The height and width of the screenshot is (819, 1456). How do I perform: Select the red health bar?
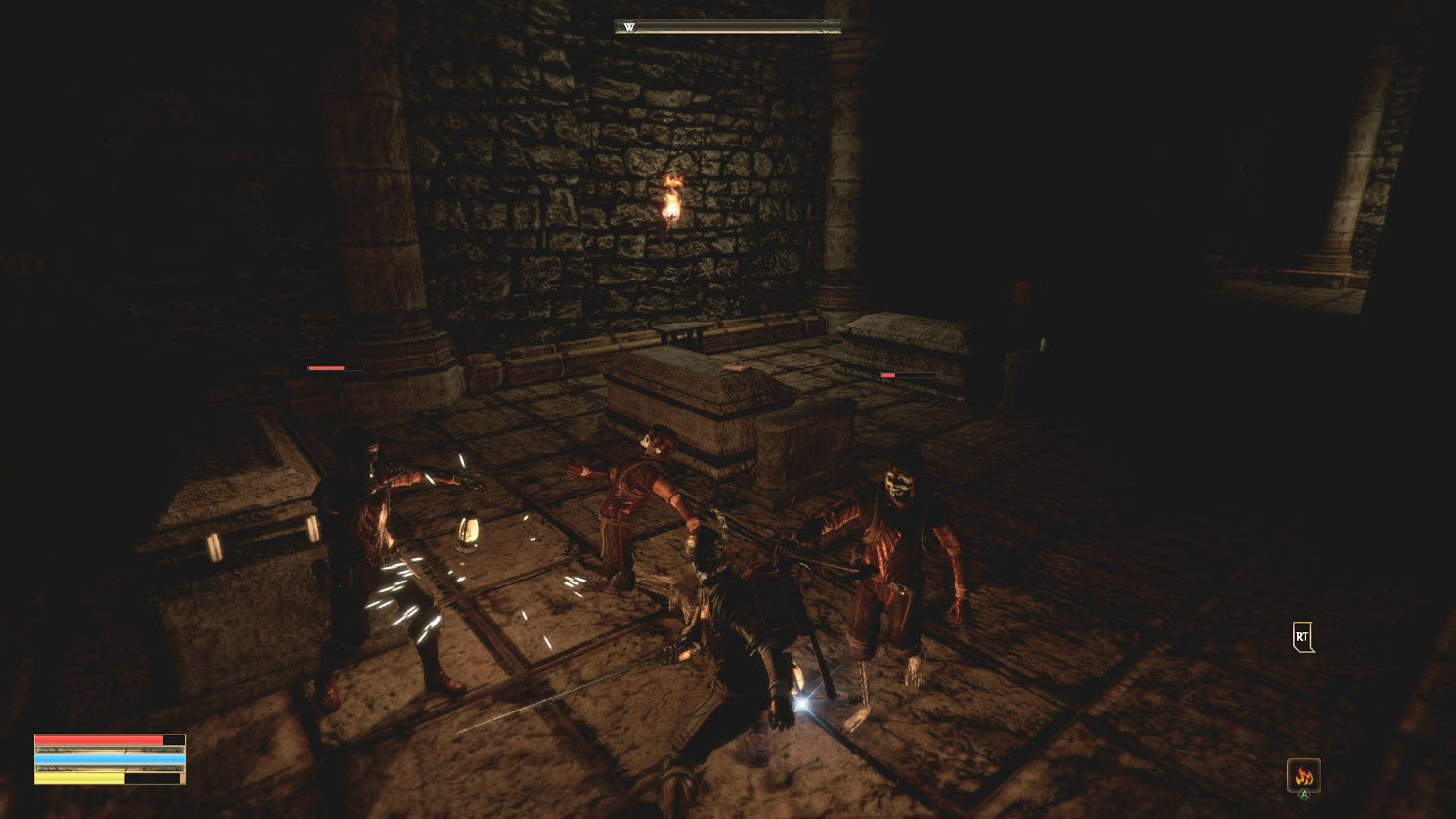click(x=98, y=738)
